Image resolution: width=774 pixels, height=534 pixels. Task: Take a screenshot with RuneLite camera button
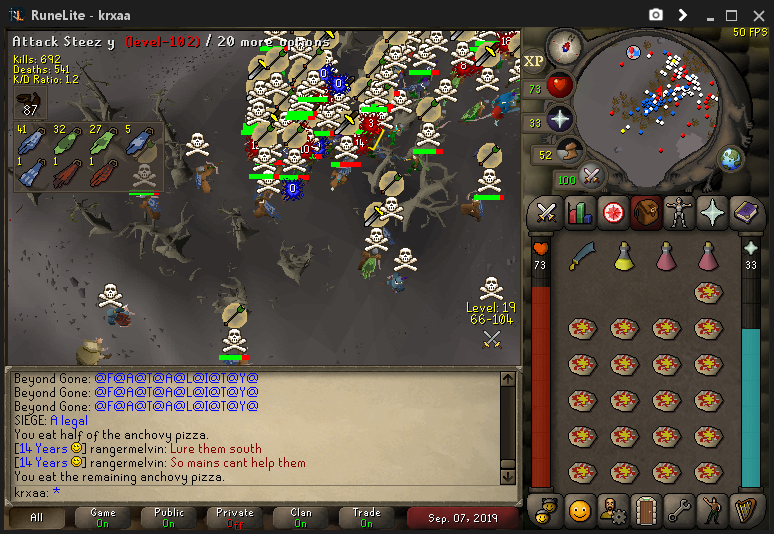[656, 15]
